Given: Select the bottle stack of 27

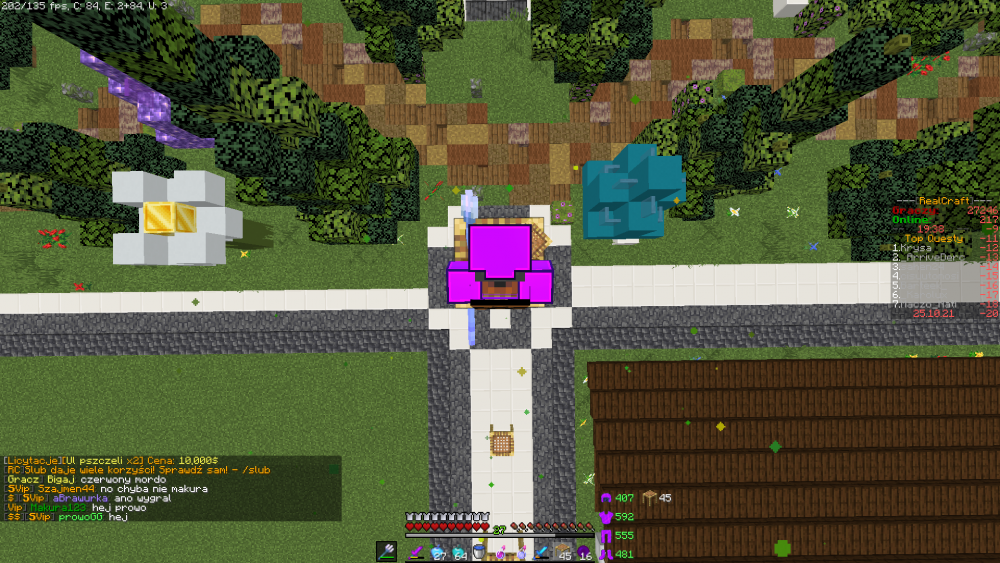Looking at the screenshot, I should (438, 551).
